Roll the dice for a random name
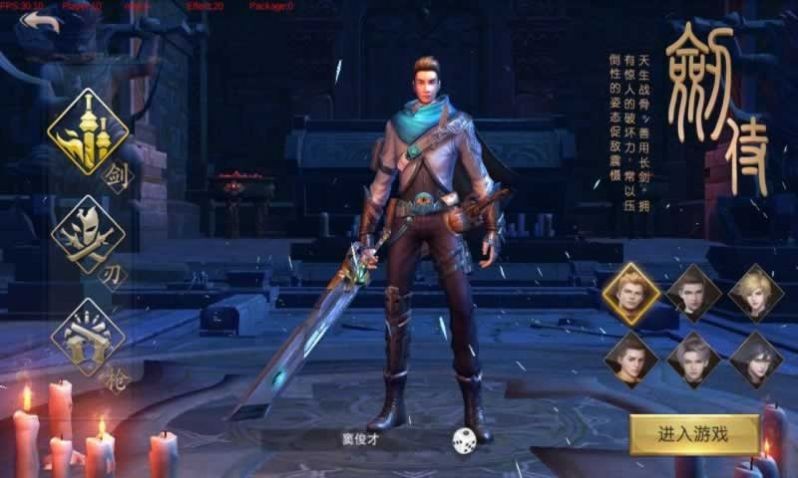Screen dimensions: 798x478 coord(463,438)
